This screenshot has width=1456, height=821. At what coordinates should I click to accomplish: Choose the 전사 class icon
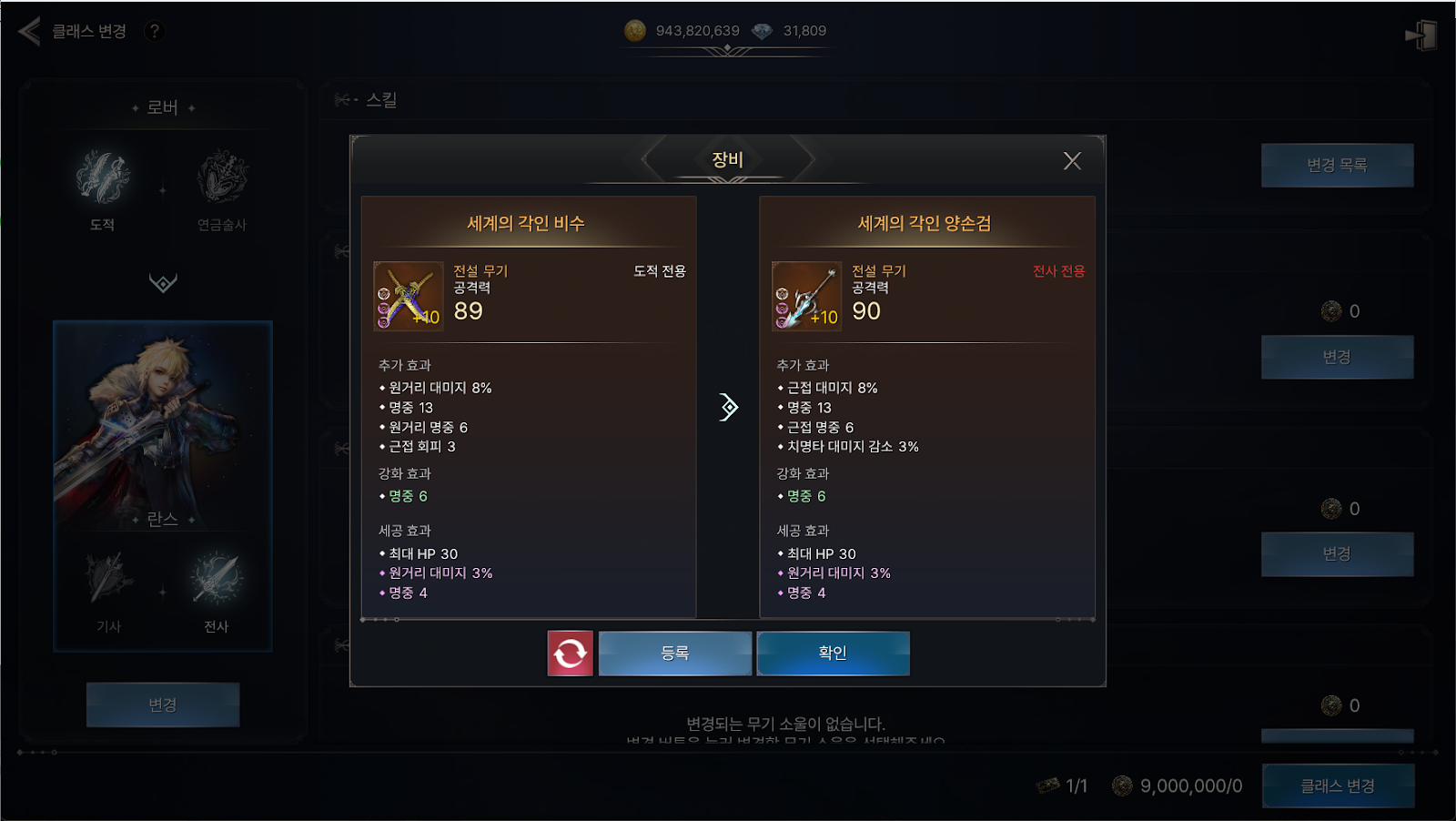point(217,579)
